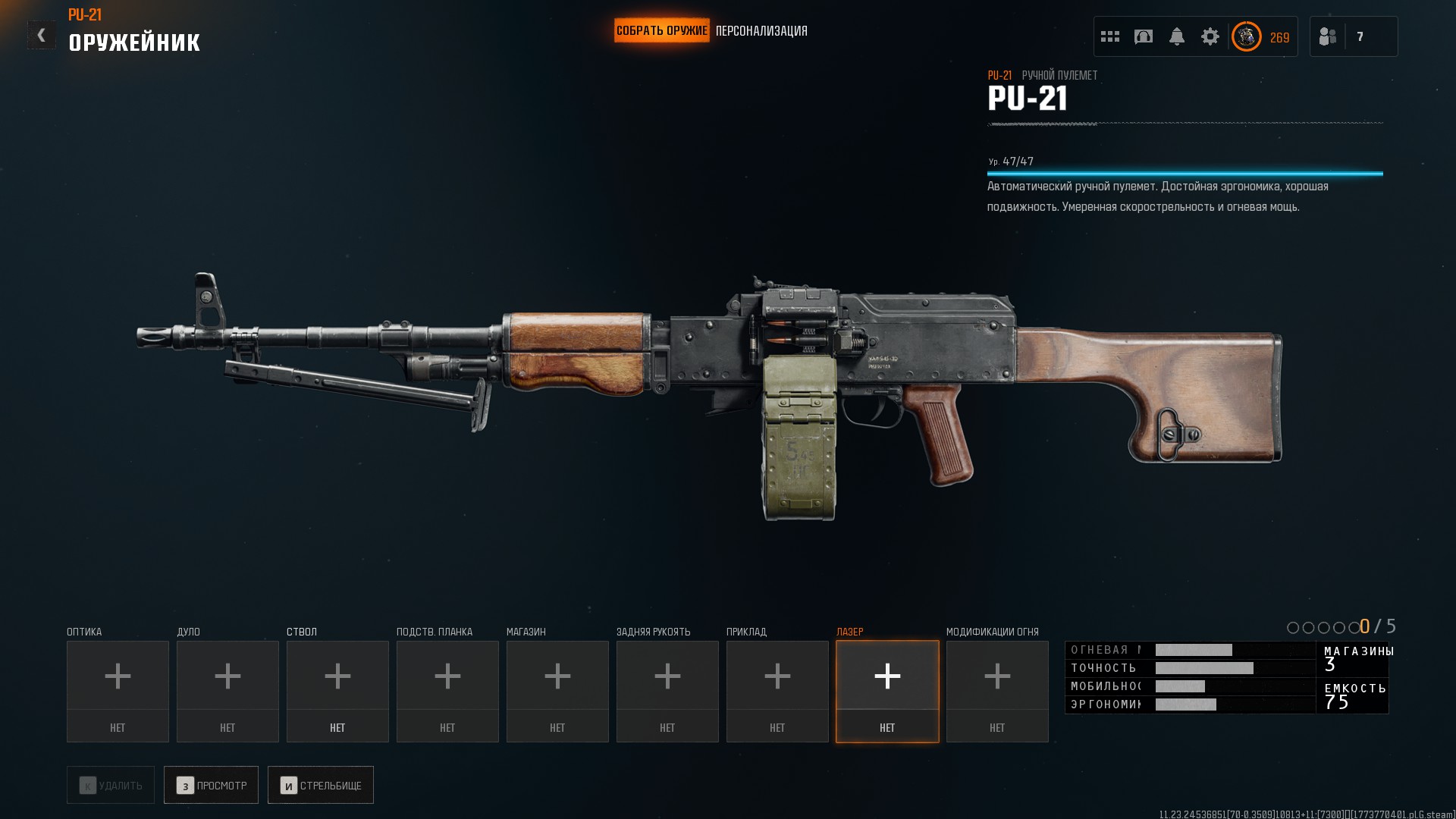Open settings via the gear icon
Image resolution: width=1456 pixels, height=819 pixels.
1210,36
